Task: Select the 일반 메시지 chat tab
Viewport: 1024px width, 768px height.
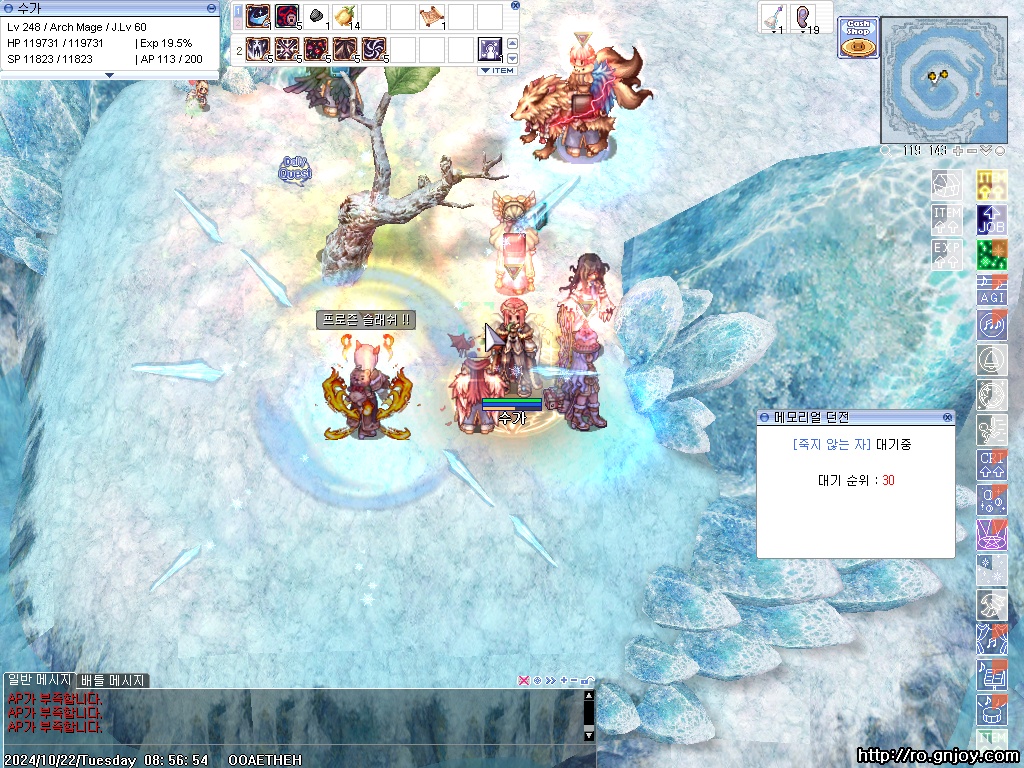Action: 38,680
